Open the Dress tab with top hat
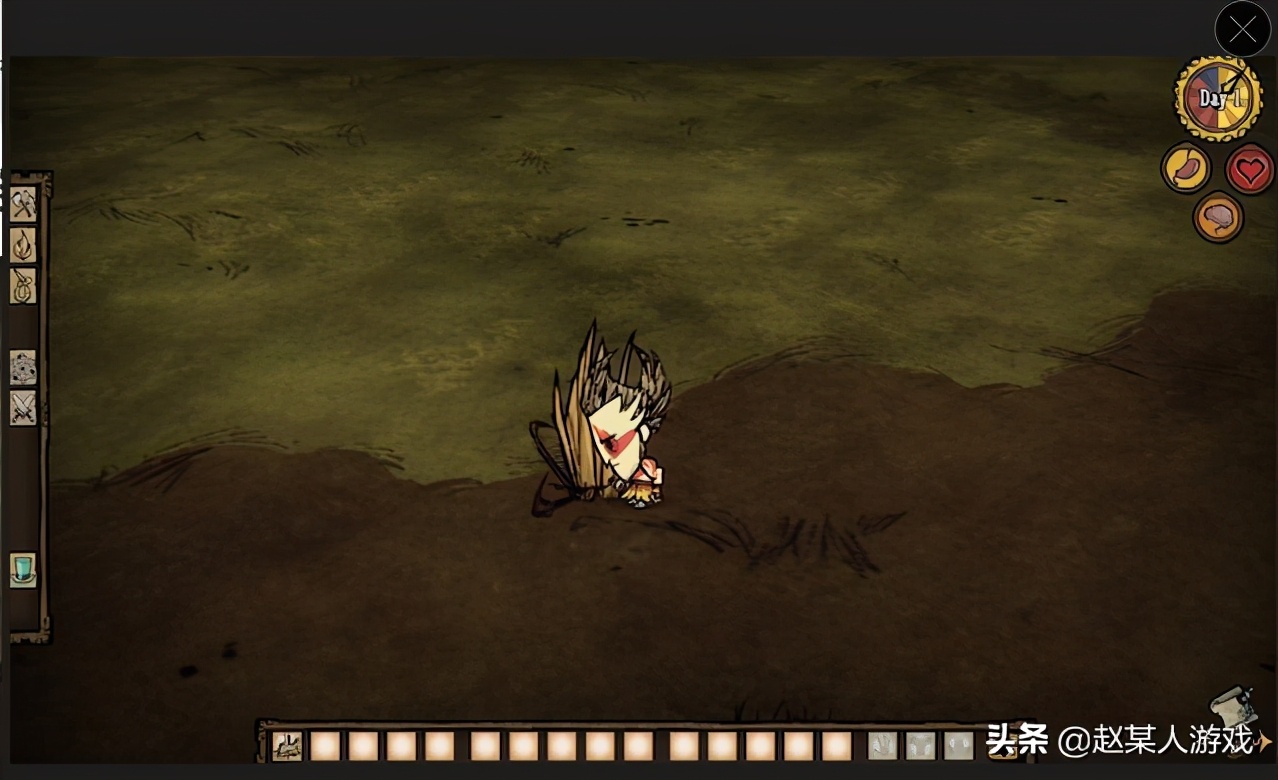Screen dimensions: 1278x780 pyautogui.click(x=23, y=570)
